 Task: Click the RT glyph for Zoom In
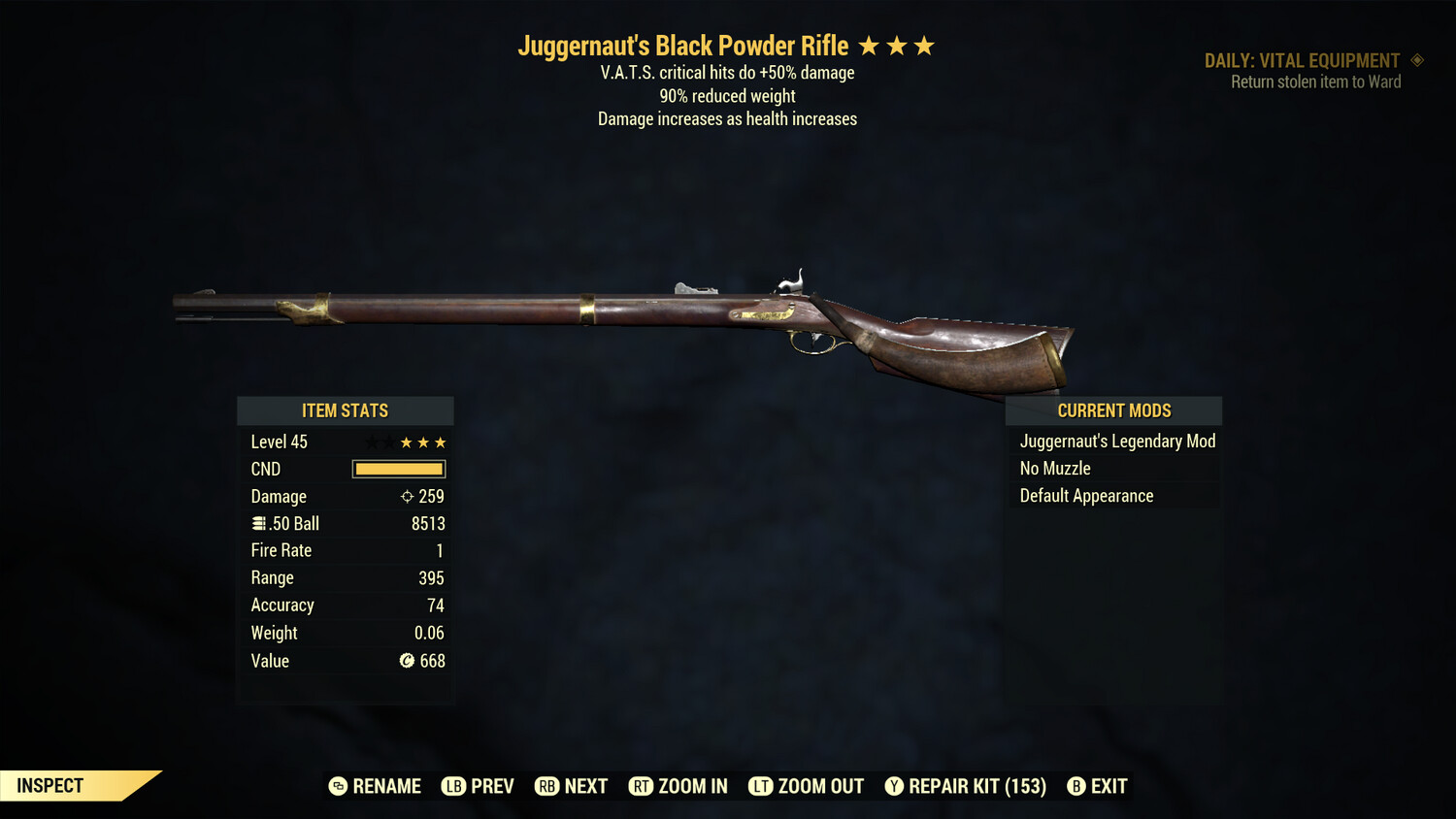642,786
